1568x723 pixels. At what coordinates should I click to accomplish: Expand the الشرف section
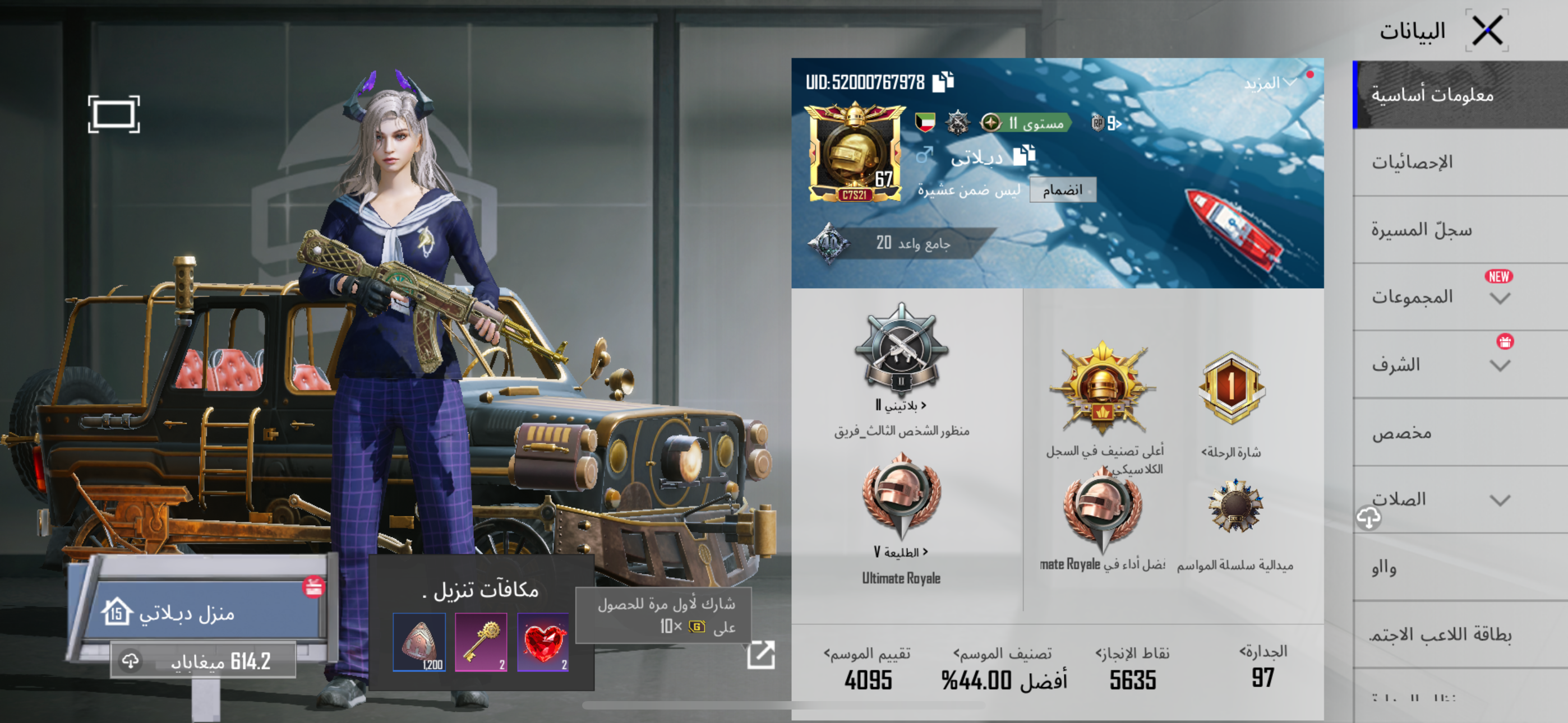1500,366
